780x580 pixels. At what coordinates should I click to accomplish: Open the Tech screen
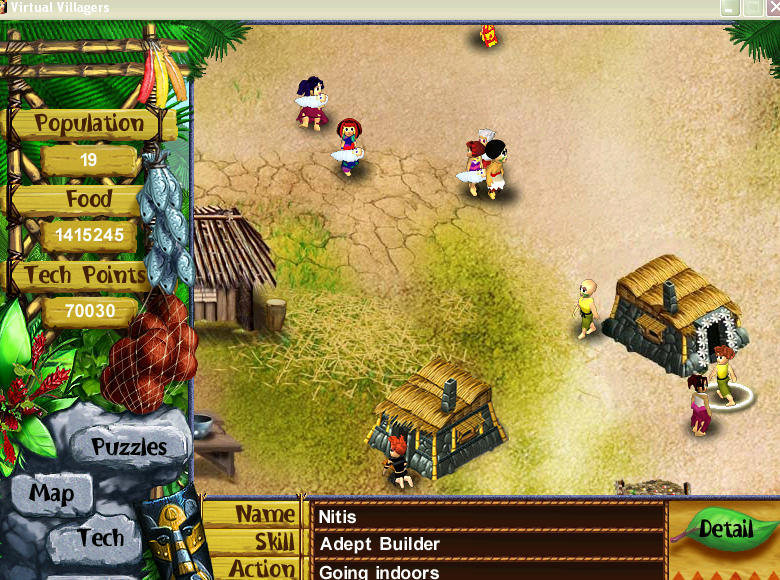[x=101, y=537]
